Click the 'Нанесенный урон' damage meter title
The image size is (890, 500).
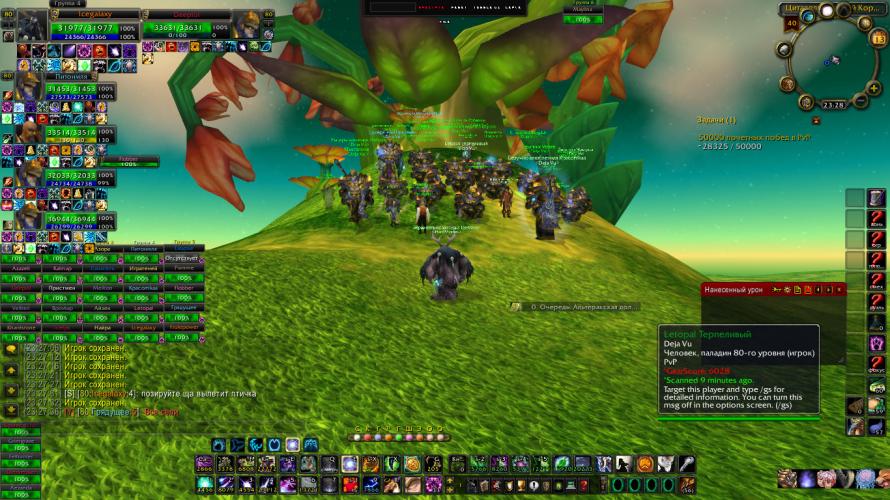tap(733, 290)
